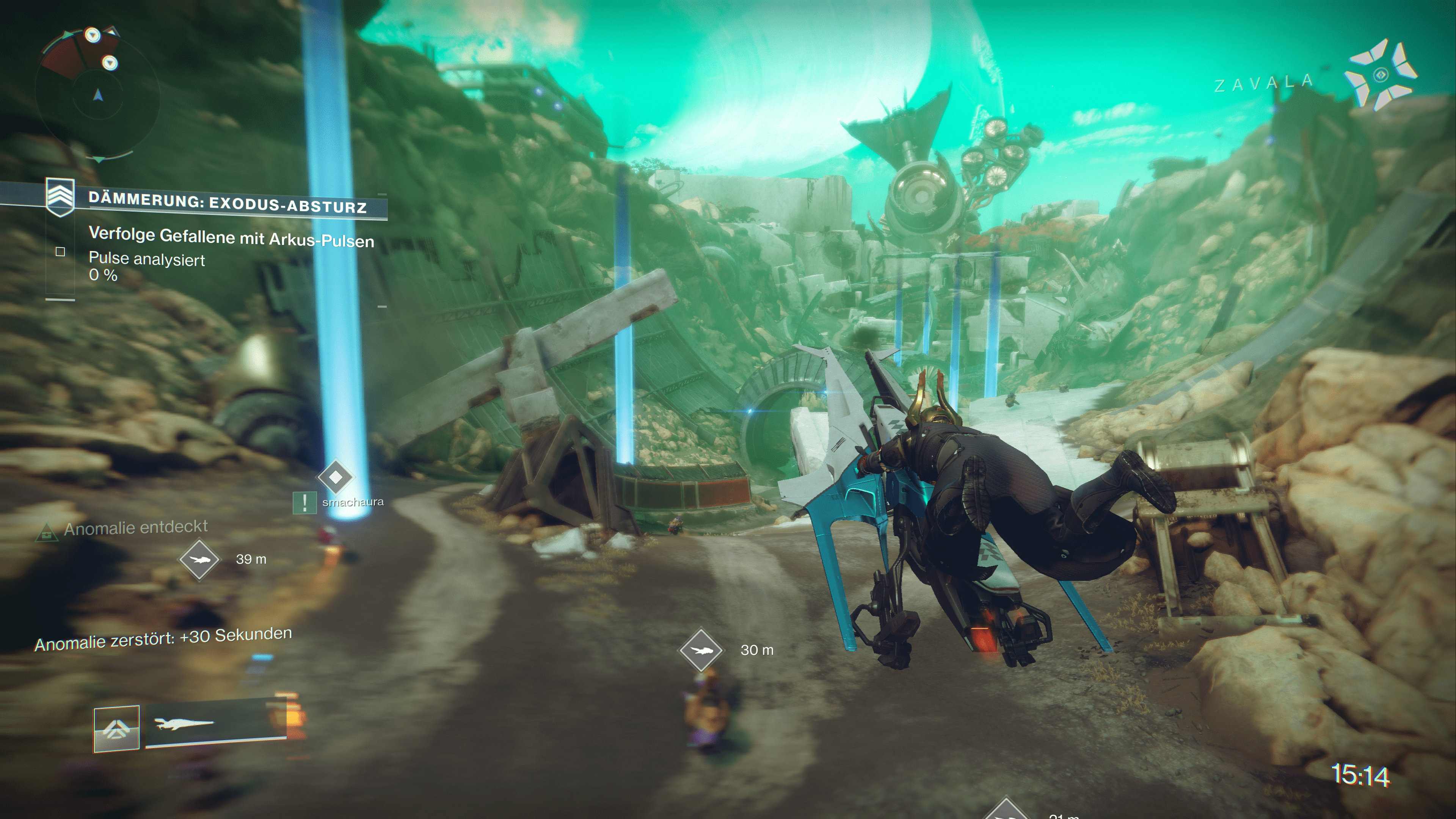The image size is (1456, 819).
Task: Click the waypoint marker showing 39 m
Action: (199, 560)
